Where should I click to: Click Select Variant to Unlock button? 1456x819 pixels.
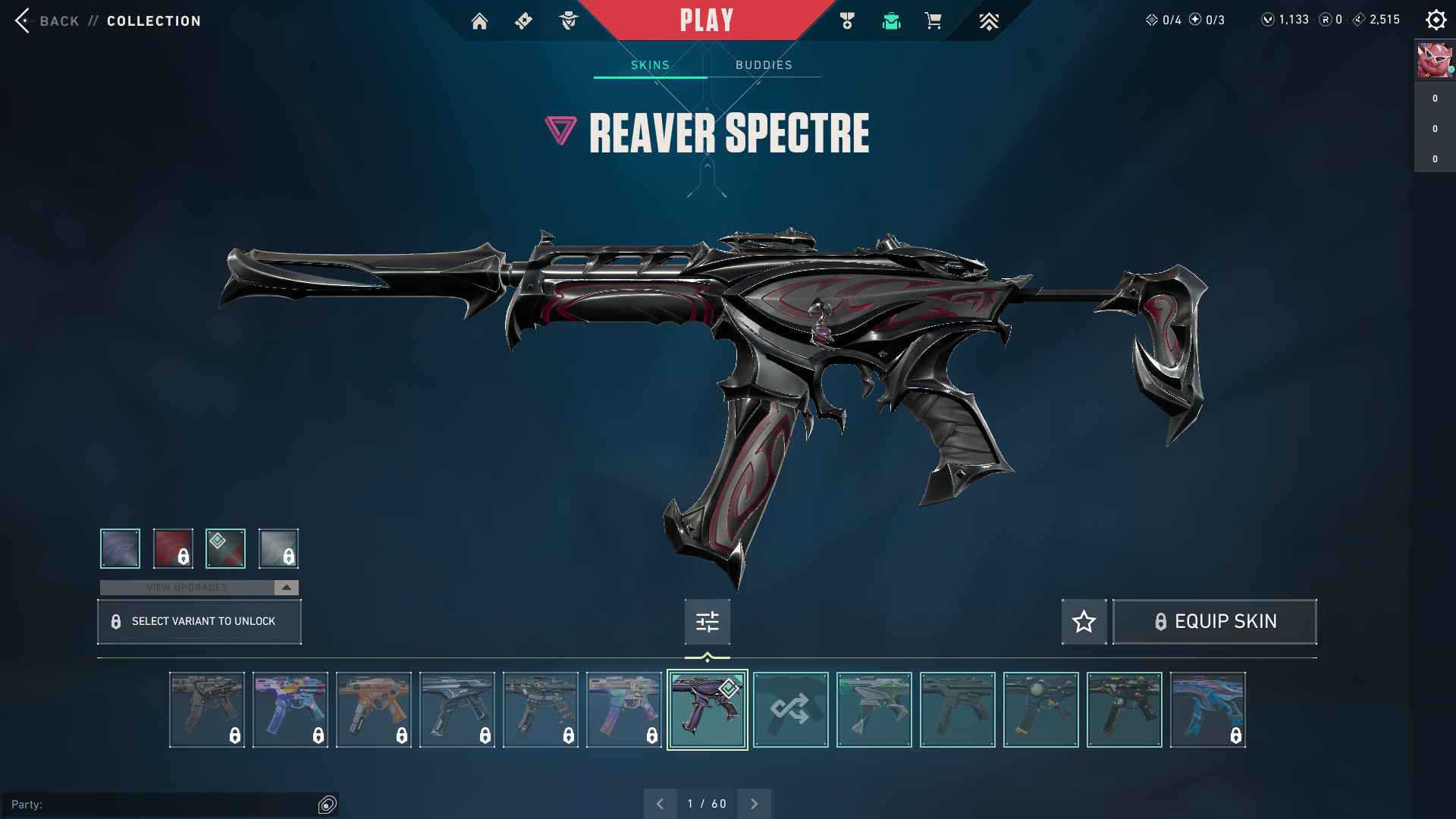[x=199, y=622]
